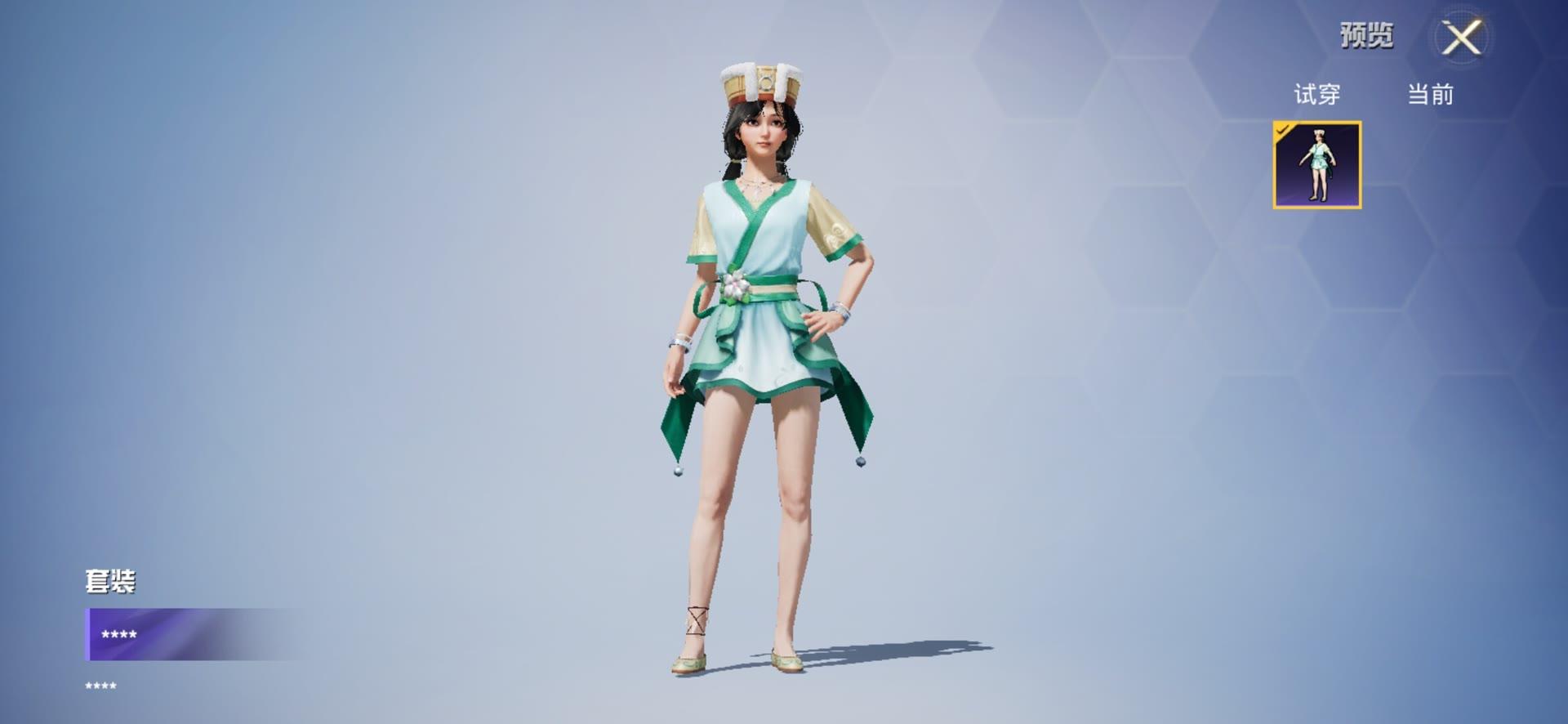Switch to the 试穿 try-on tab
The image size is (1568, 724).
click(x=1316, y=95)
